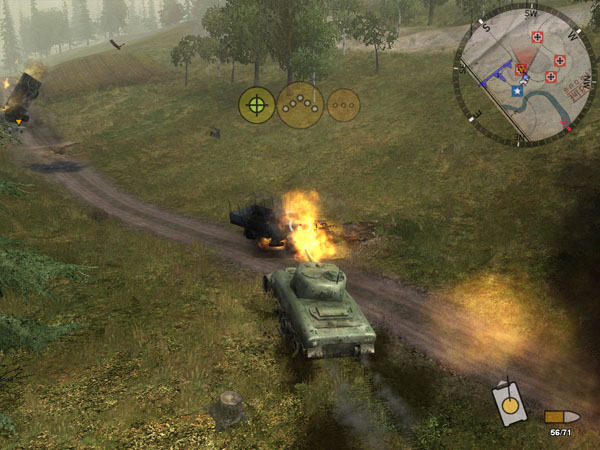
Task: Click the tank status diagram icon
Action: pyautogui.click(x=509, y=404)
